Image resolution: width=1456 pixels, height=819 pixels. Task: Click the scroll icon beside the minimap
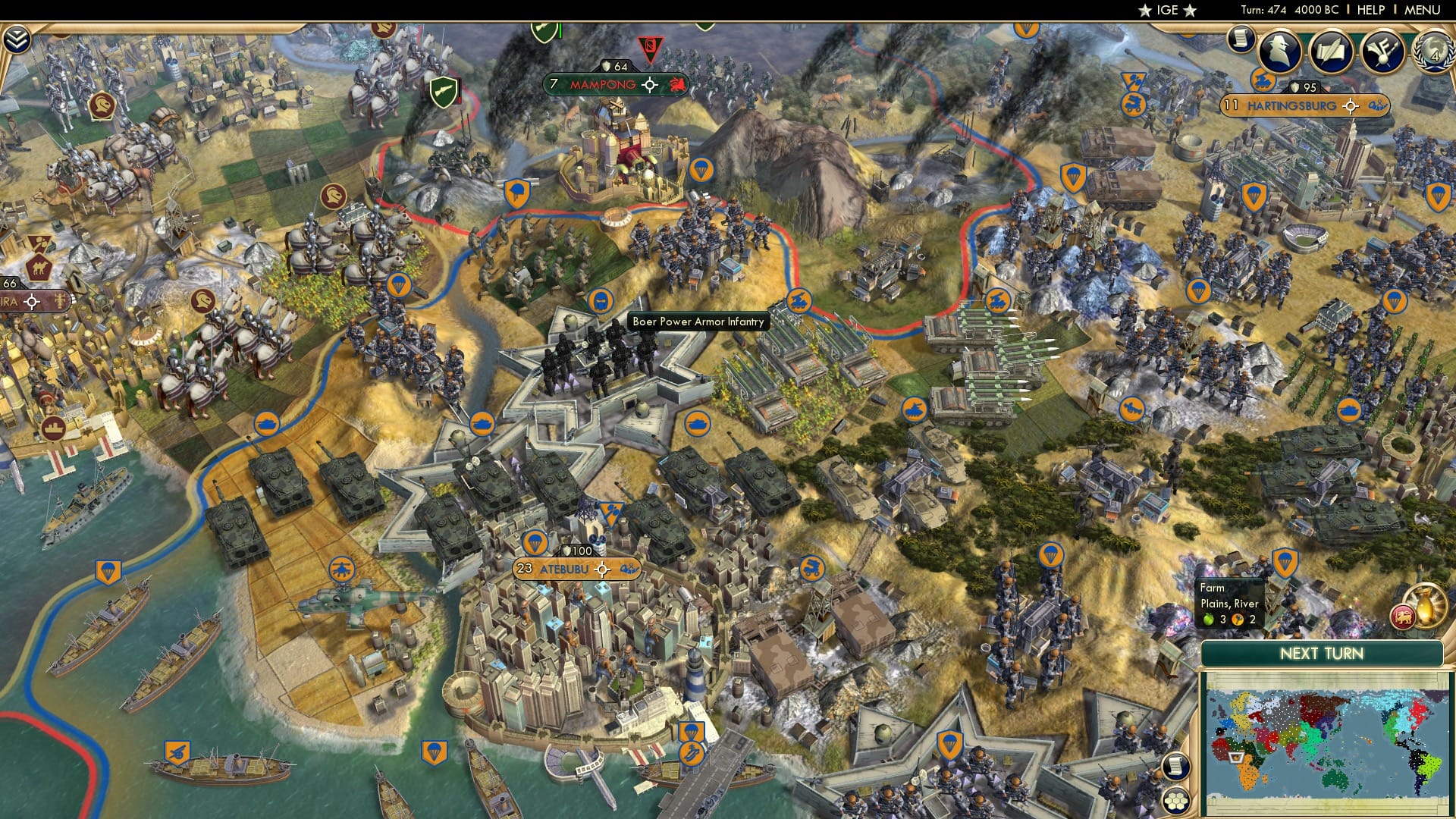pos(1175,765)
